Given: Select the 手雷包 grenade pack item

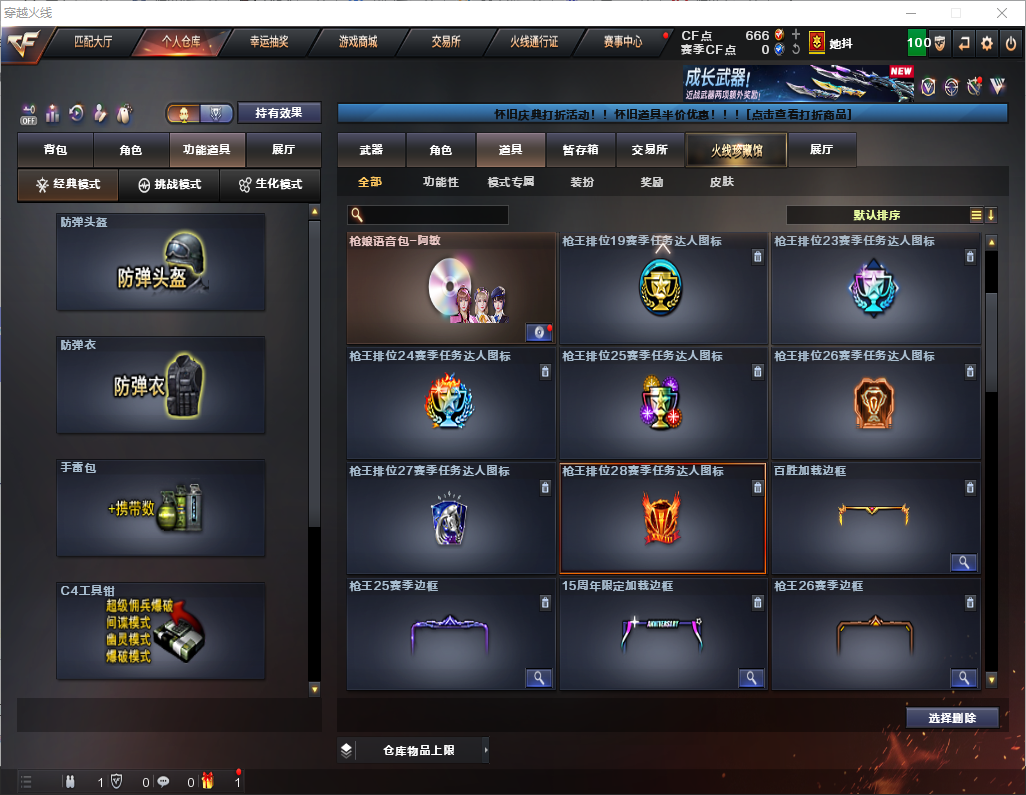Looking at the screenshot, I should pos(161,508).
